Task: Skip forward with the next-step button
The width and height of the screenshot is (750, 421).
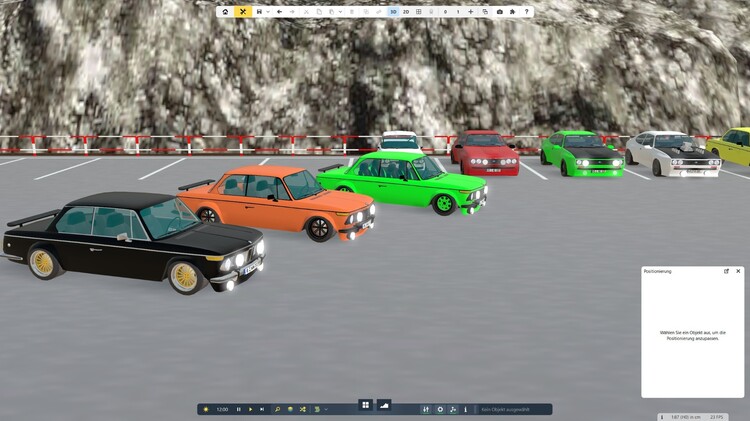Action: [262, 409]
